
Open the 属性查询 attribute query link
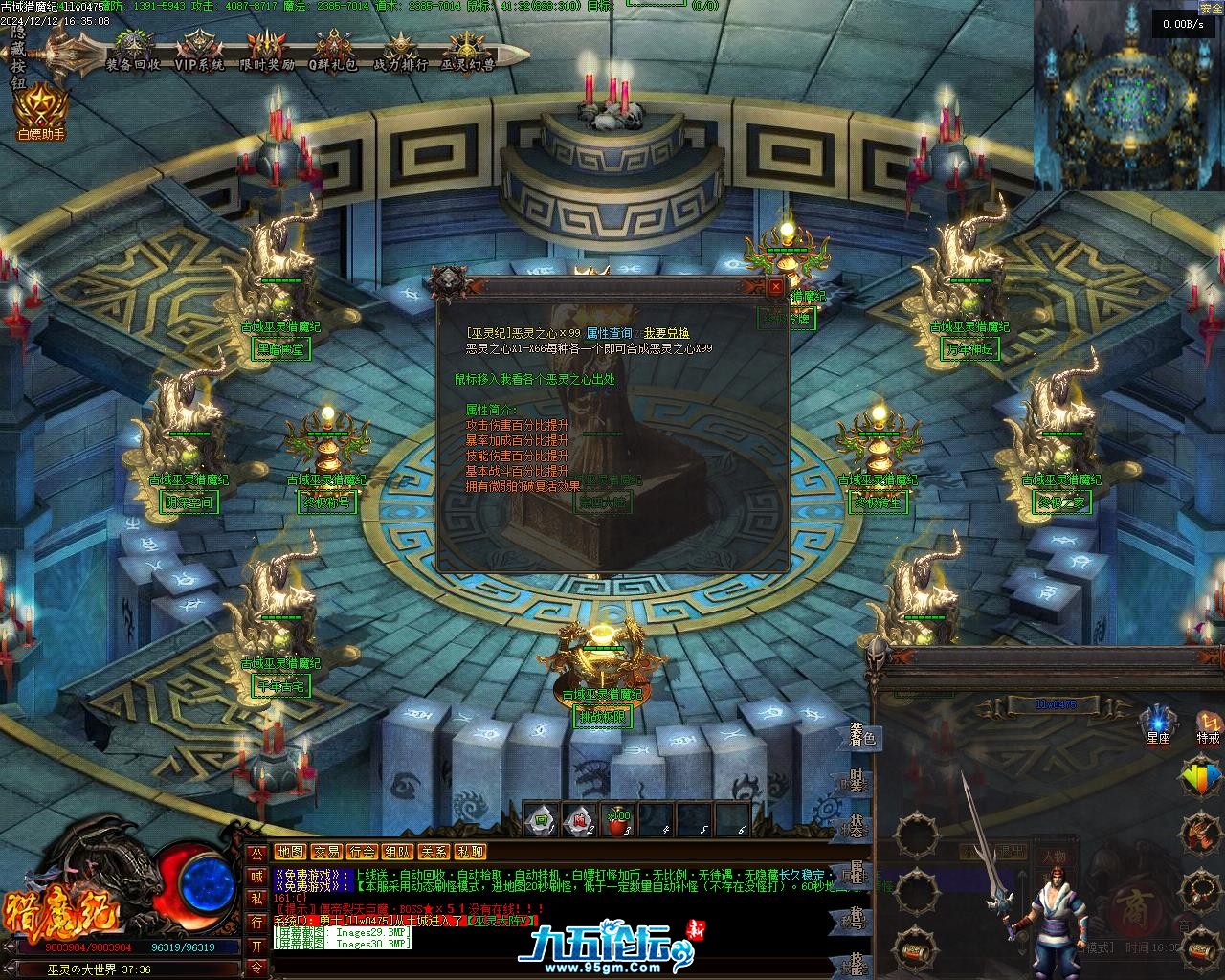(609, 333)
